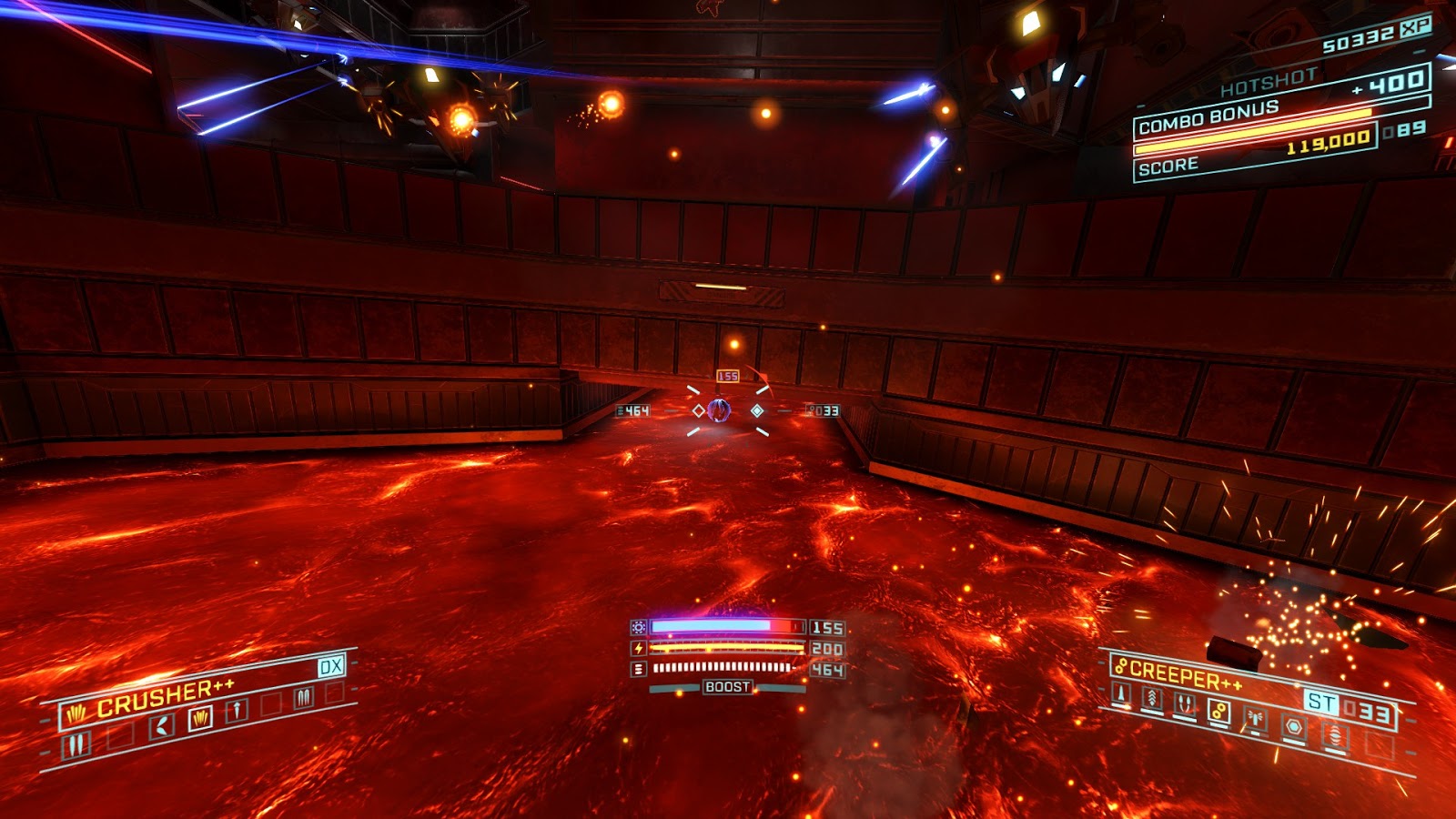Click the highlighted claw mod in CRUSHER++ slots
This screenshot has height=819, width=1456.
click(x=201, y=716)
